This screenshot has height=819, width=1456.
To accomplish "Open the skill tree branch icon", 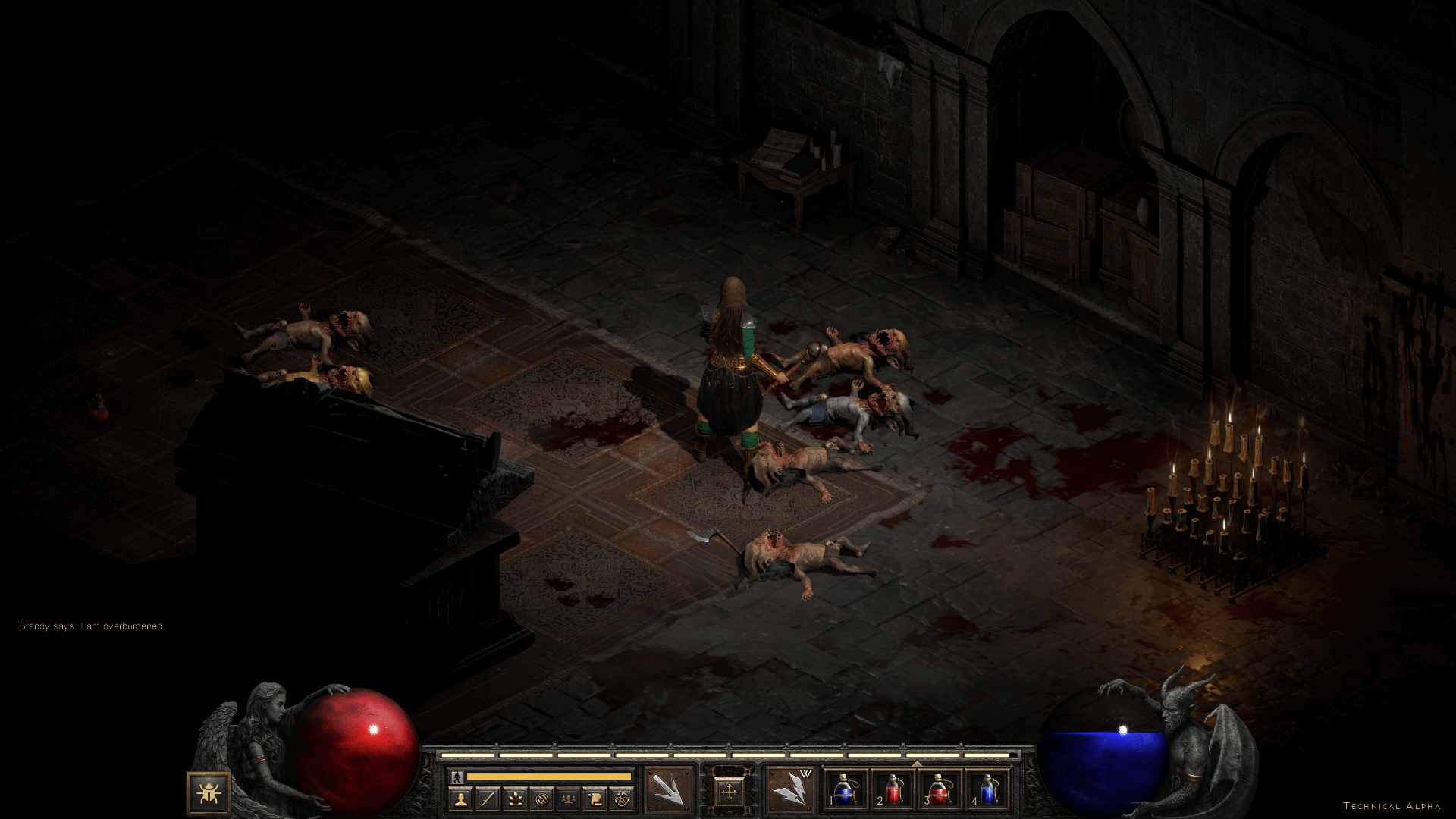I will (x=514, y=799).
